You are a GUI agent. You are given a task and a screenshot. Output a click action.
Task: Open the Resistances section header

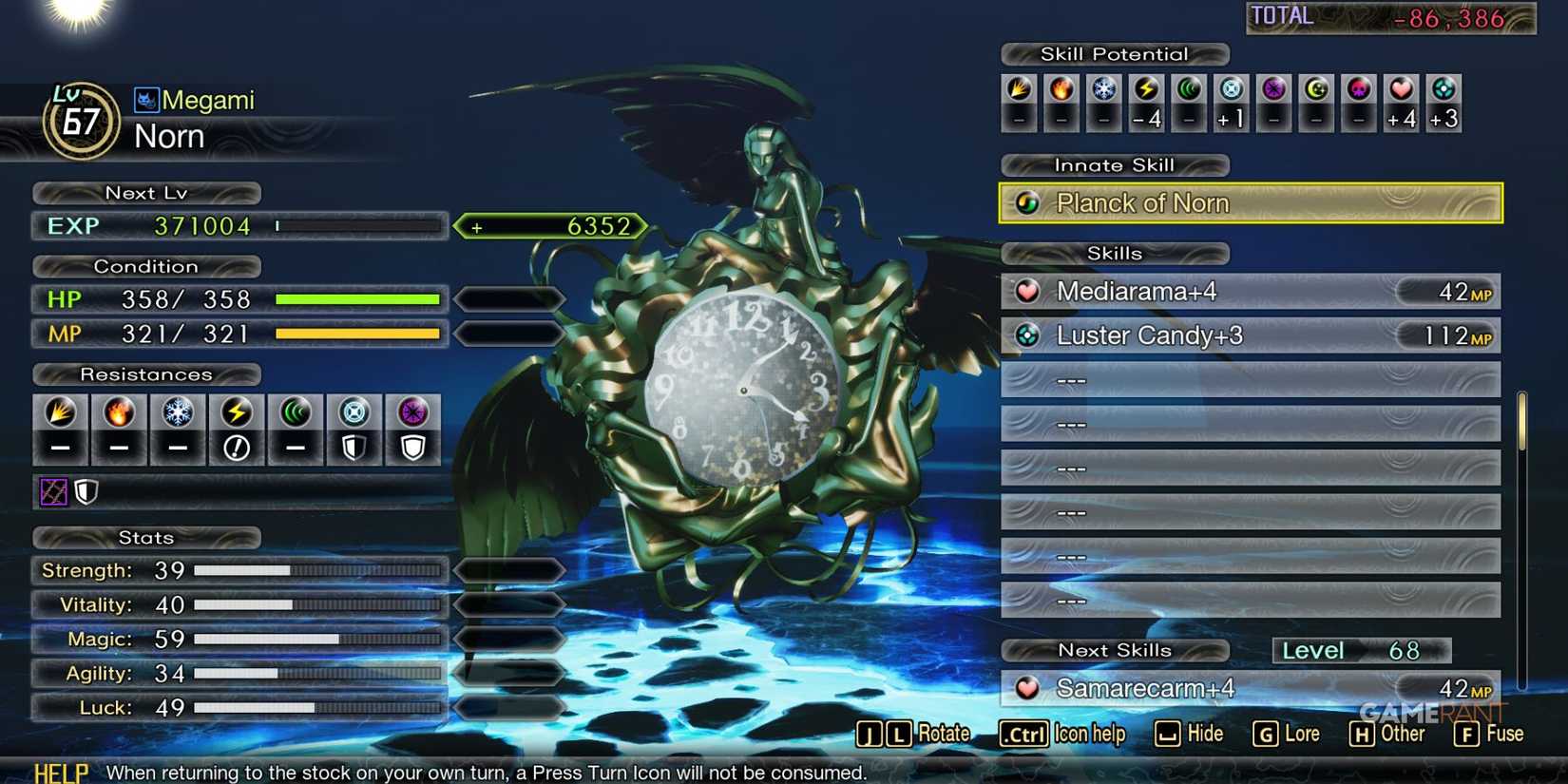click(x=145, y=373)
